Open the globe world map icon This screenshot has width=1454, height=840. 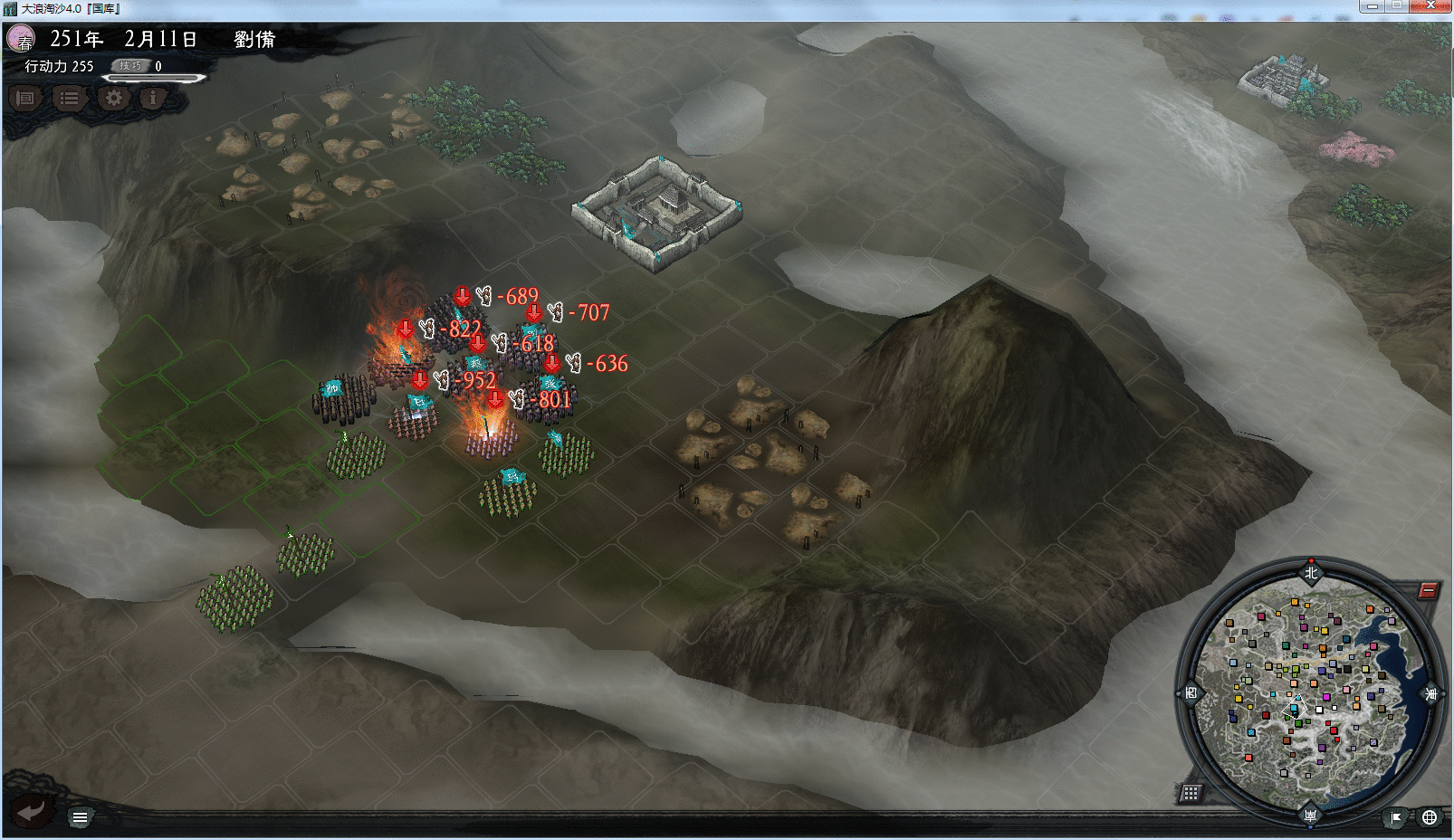pos(1430,818)
